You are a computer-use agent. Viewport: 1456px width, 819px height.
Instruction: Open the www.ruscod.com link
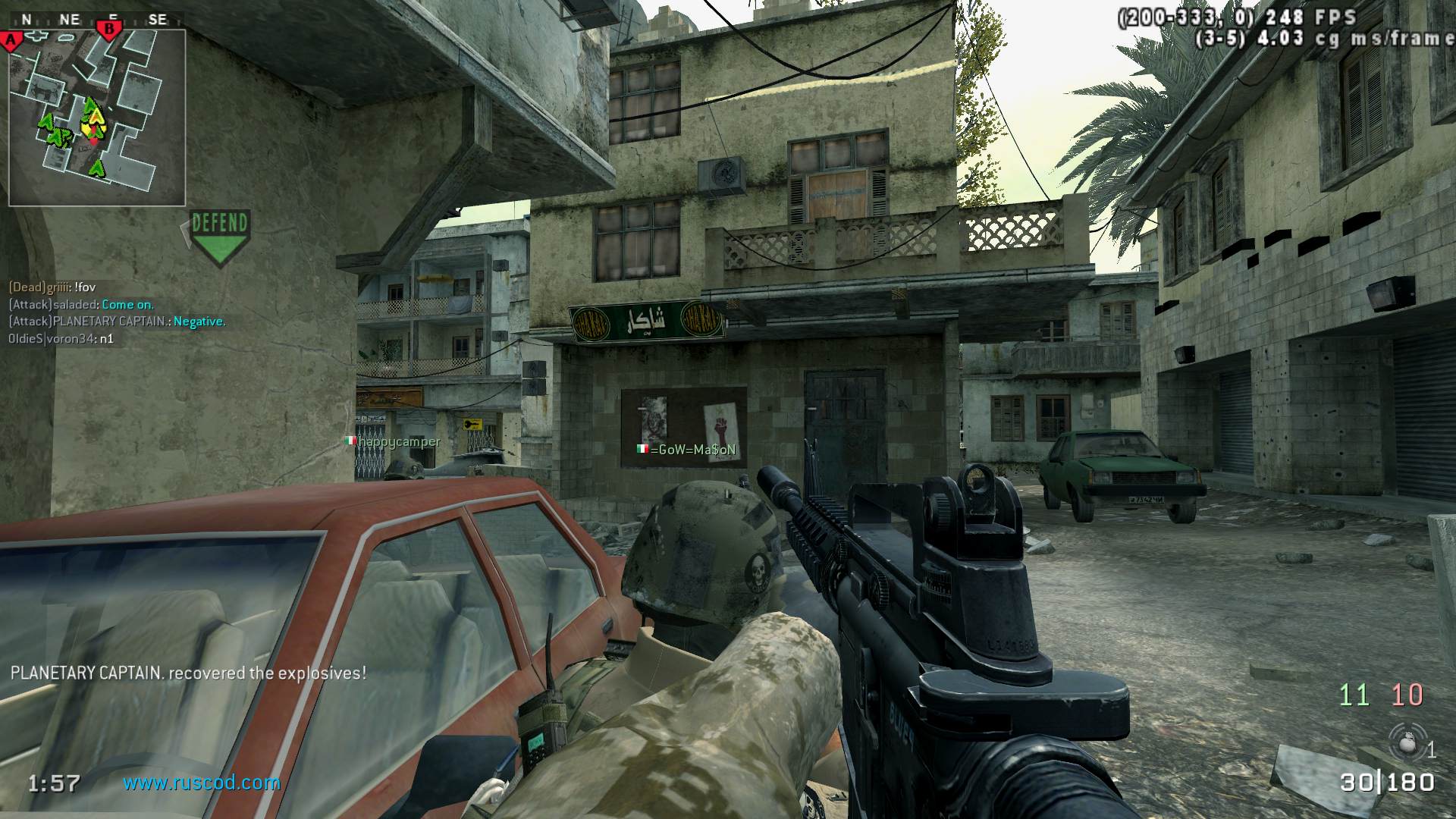[x=202, y=783]
